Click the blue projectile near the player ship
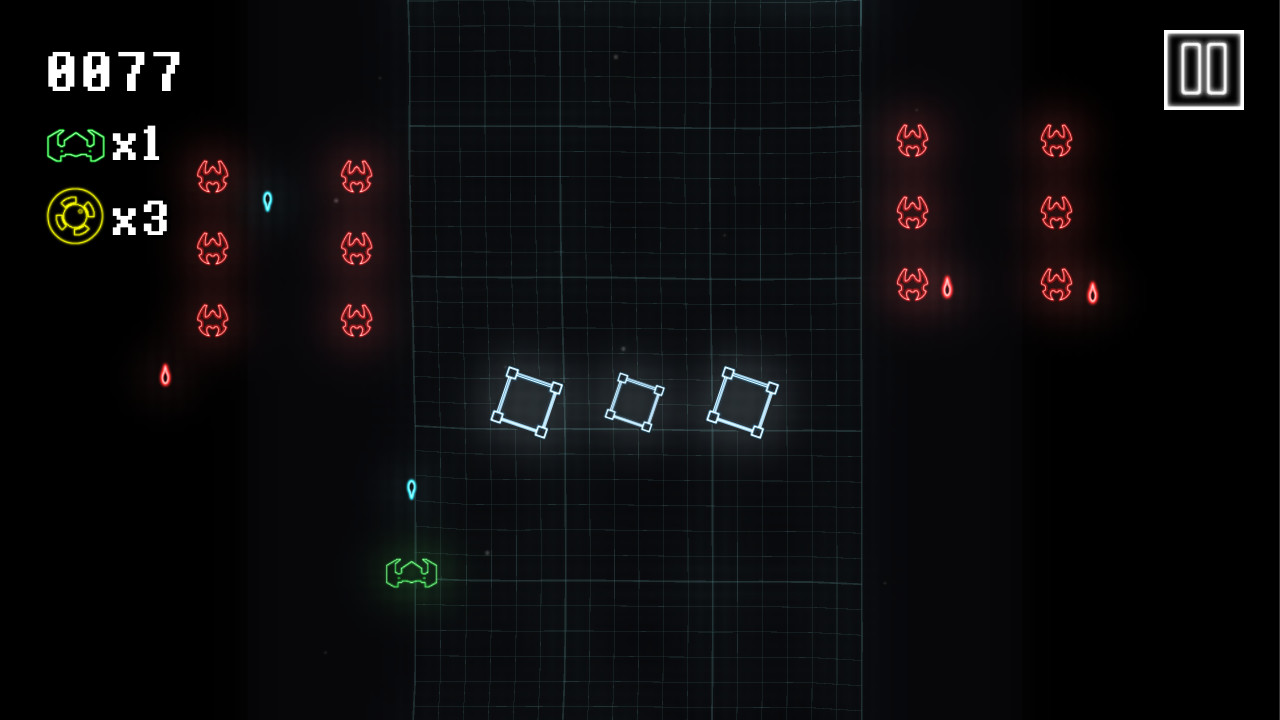This screenshot has height=720, width=1280. pos(410,489)
